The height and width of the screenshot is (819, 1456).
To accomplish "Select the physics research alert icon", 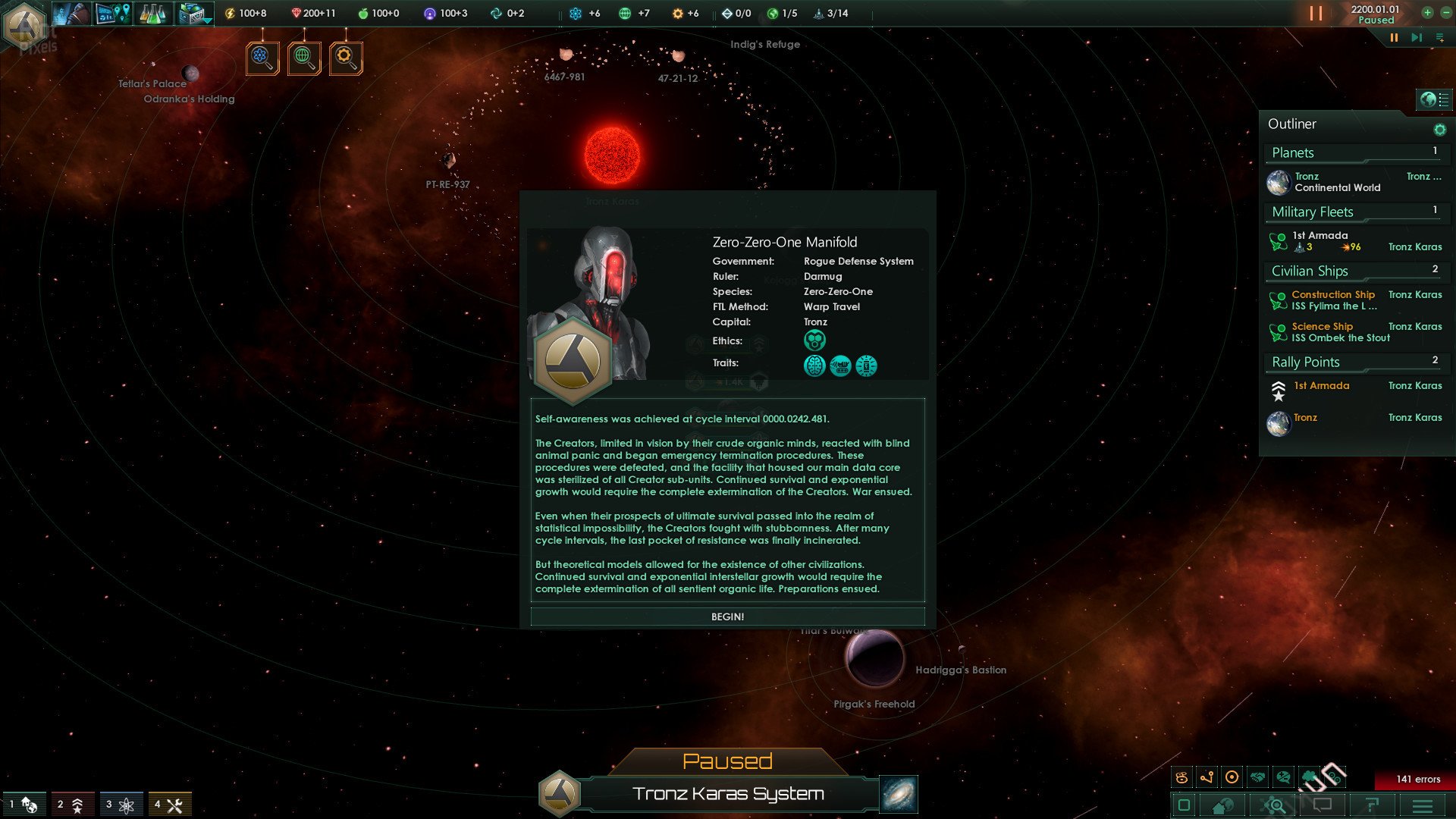I will click(x=262, y=58).
